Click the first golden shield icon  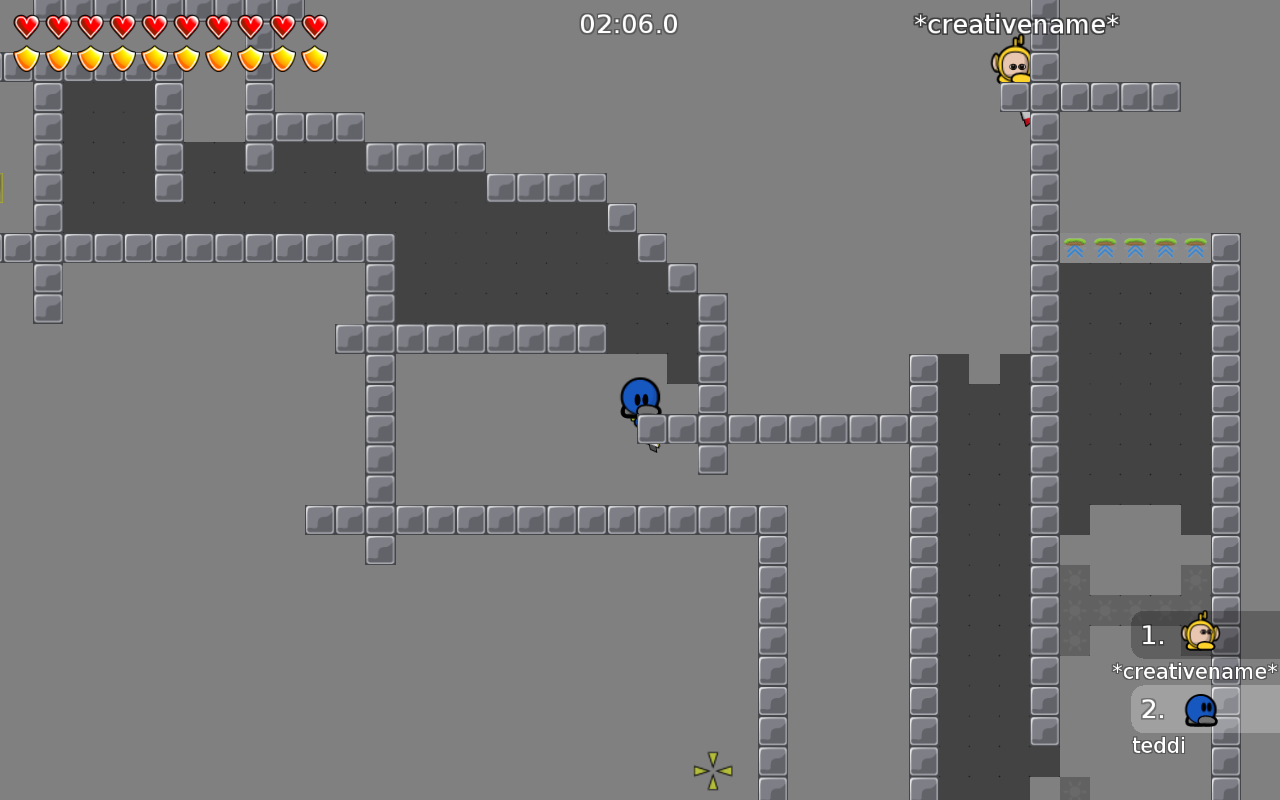pos(24,59)
